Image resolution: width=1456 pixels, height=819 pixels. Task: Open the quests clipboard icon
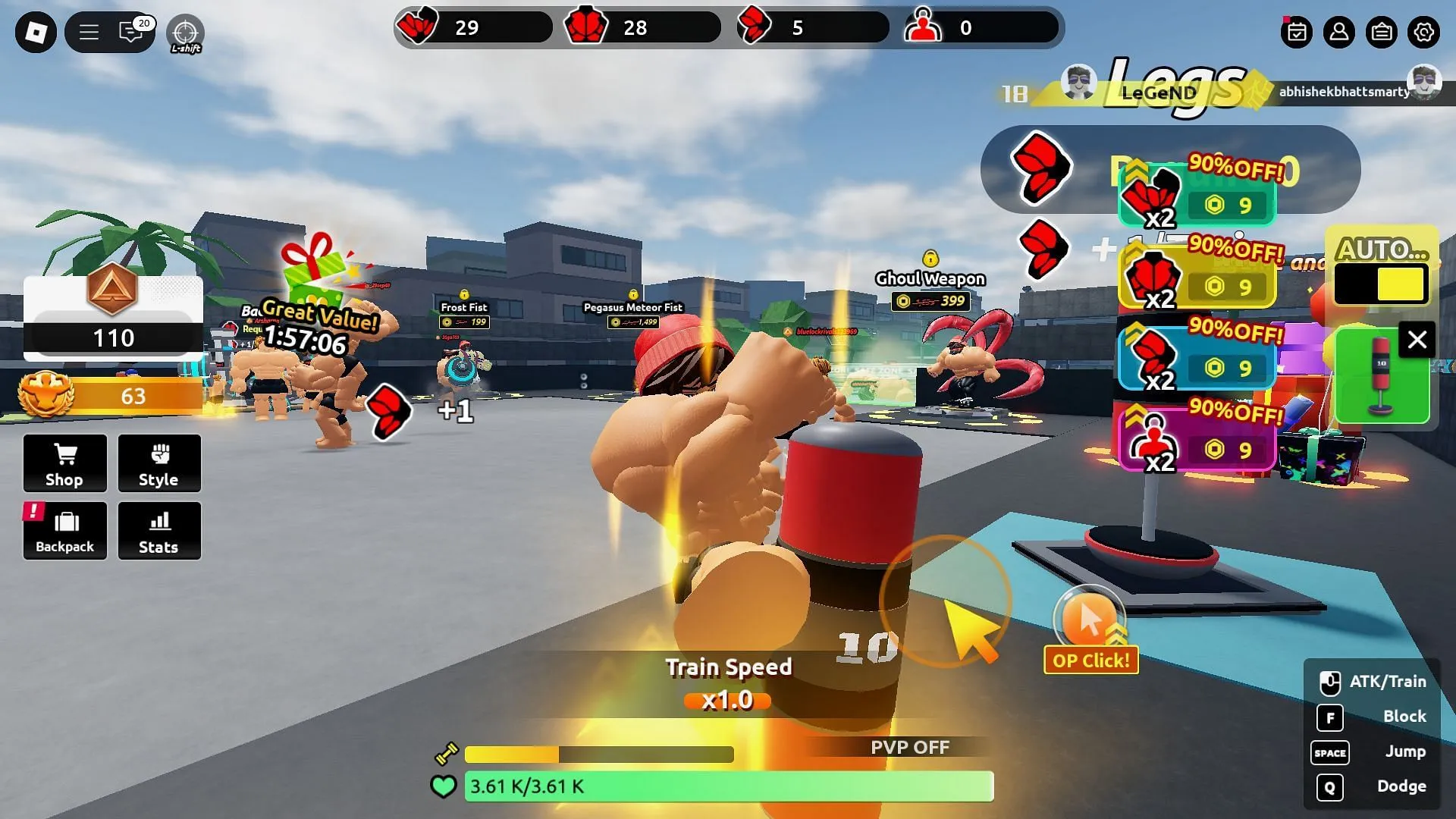tap(1382, 33)
